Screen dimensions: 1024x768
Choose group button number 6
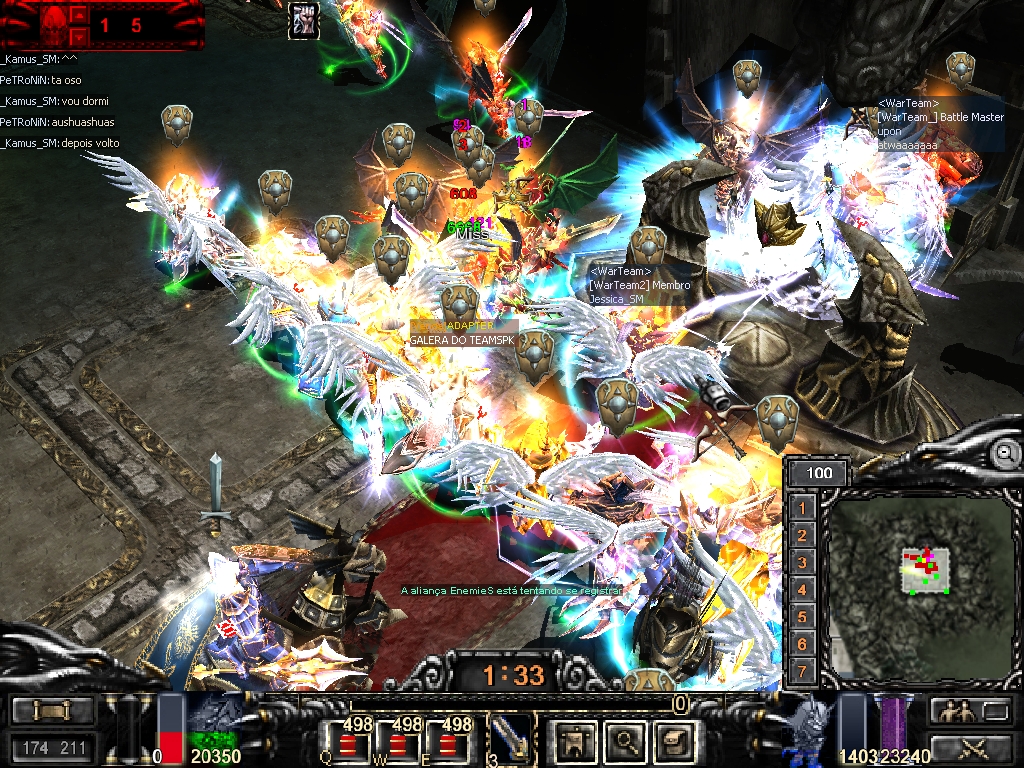tap(801, 644)
